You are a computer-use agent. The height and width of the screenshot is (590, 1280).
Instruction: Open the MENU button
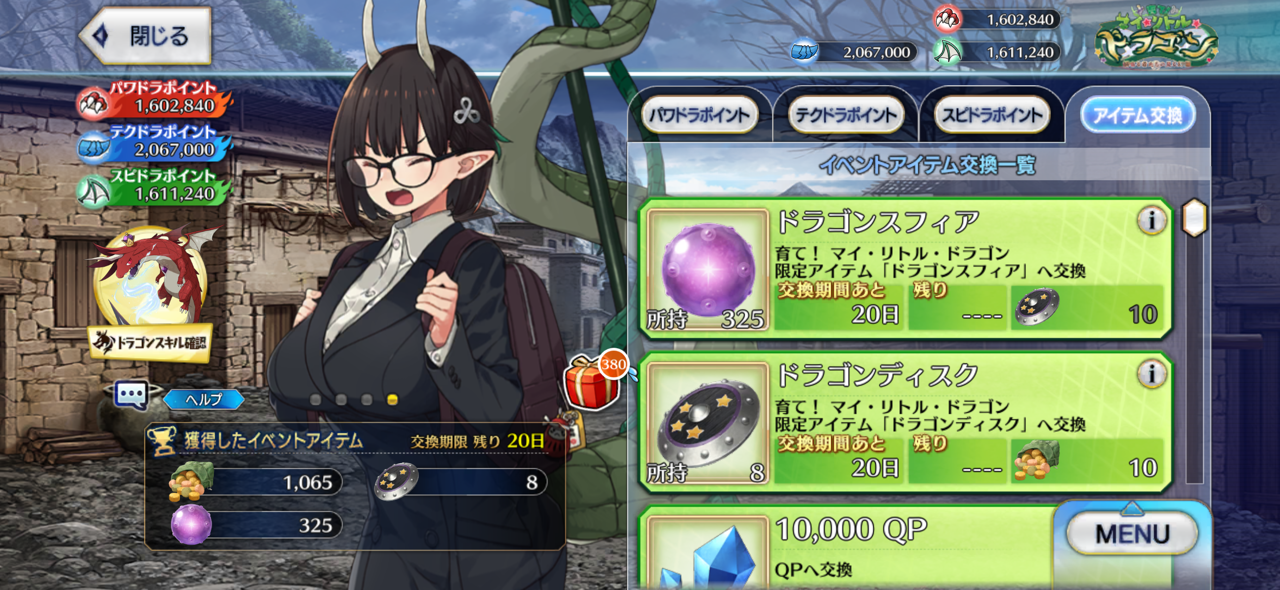(1131, 534)
